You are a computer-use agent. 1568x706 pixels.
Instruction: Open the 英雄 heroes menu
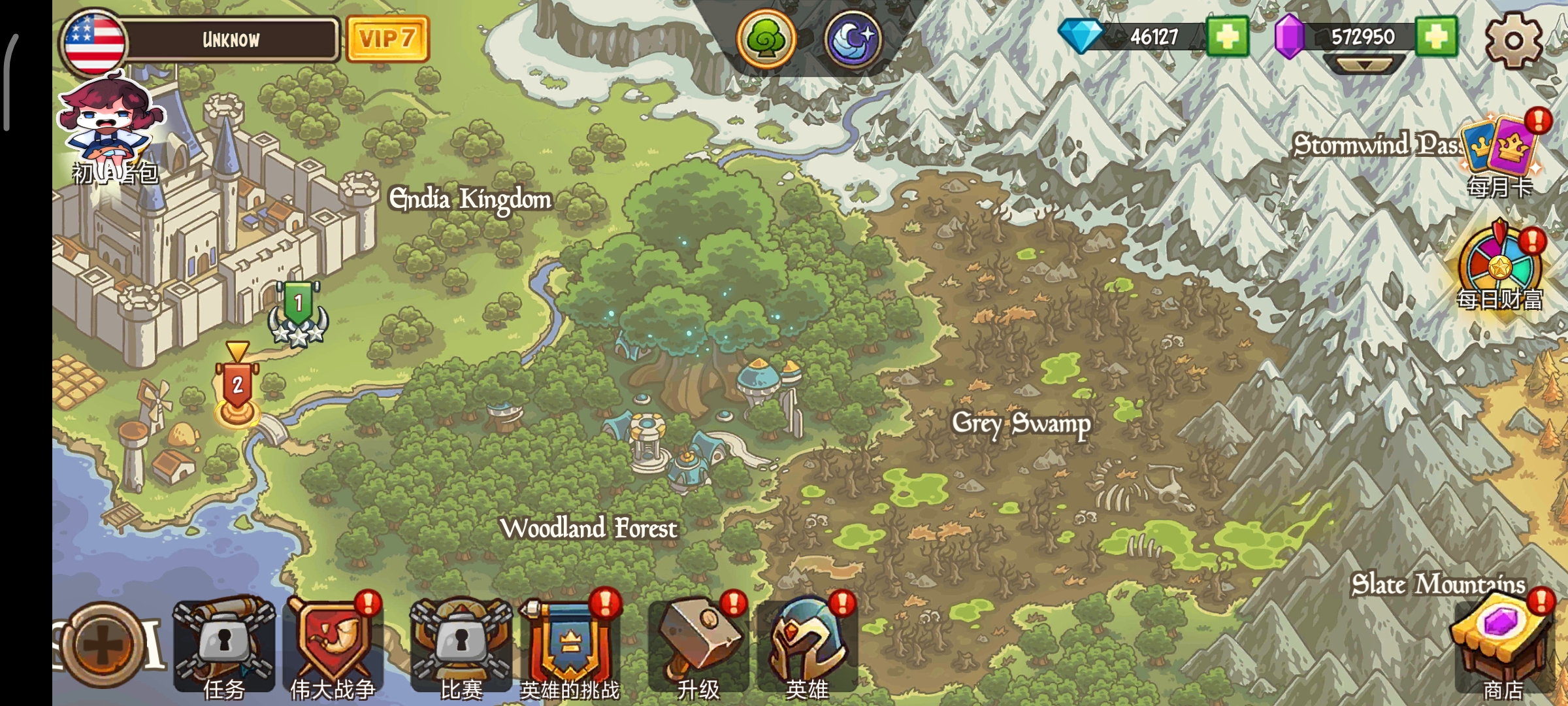808,644
